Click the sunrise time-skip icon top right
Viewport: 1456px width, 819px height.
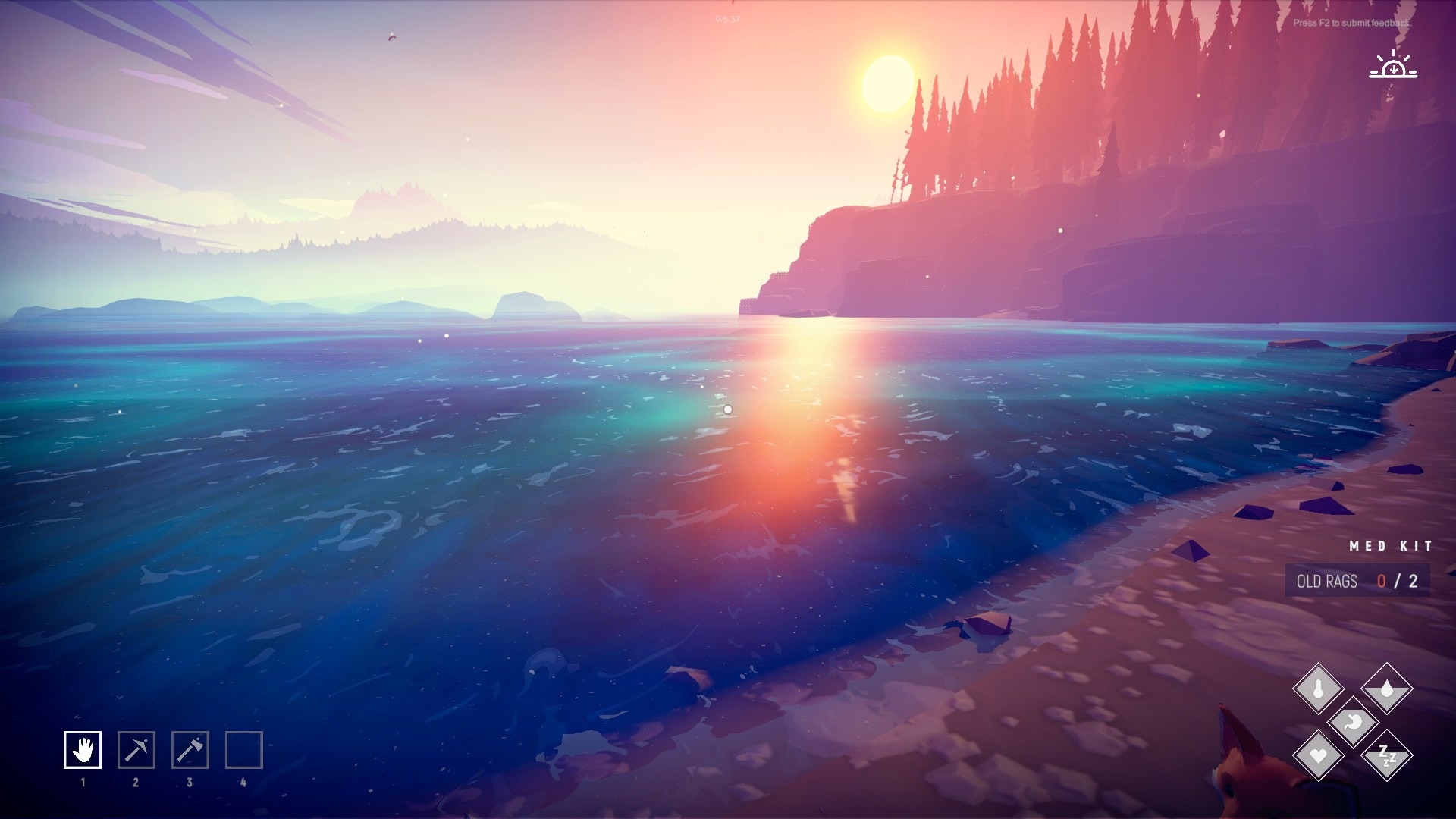coord(1394,66)
